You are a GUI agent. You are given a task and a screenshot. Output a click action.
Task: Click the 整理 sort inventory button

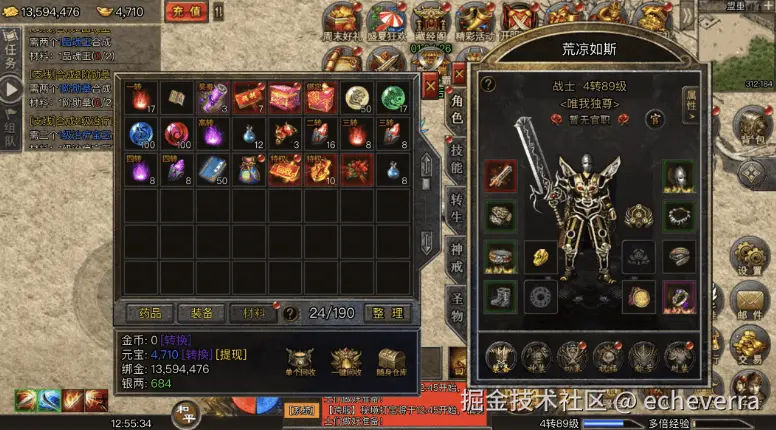pos(387,313)
